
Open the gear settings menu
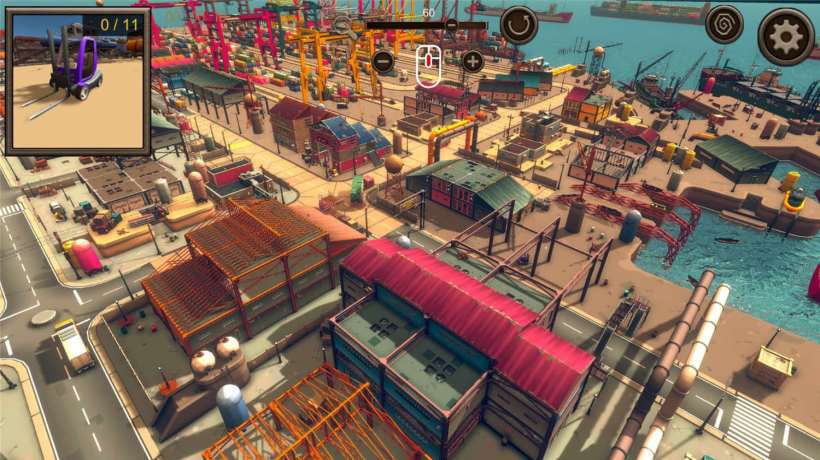tap(785, 37)
